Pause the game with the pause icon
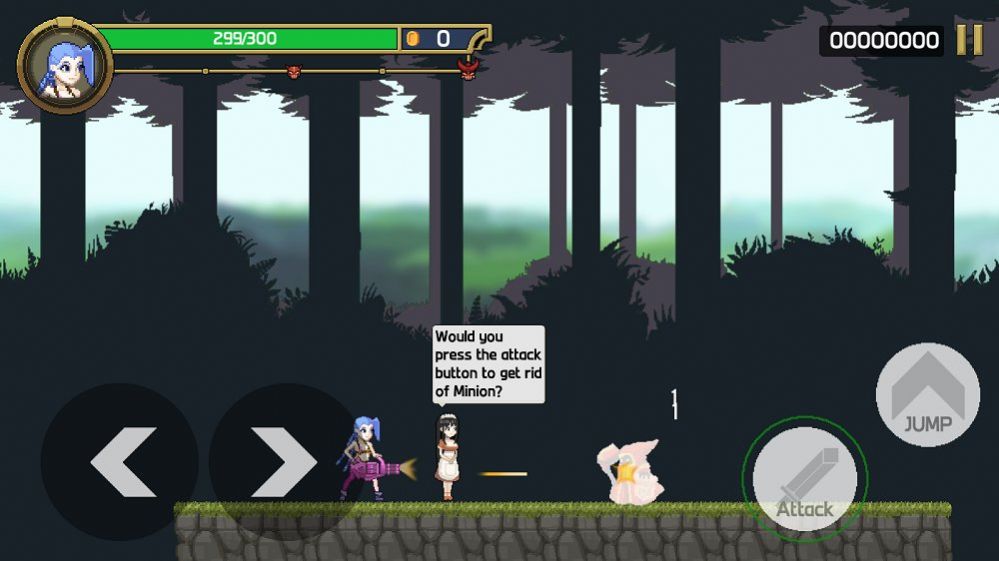The height and width of the screenshot is (561, 999). (969, 39)
